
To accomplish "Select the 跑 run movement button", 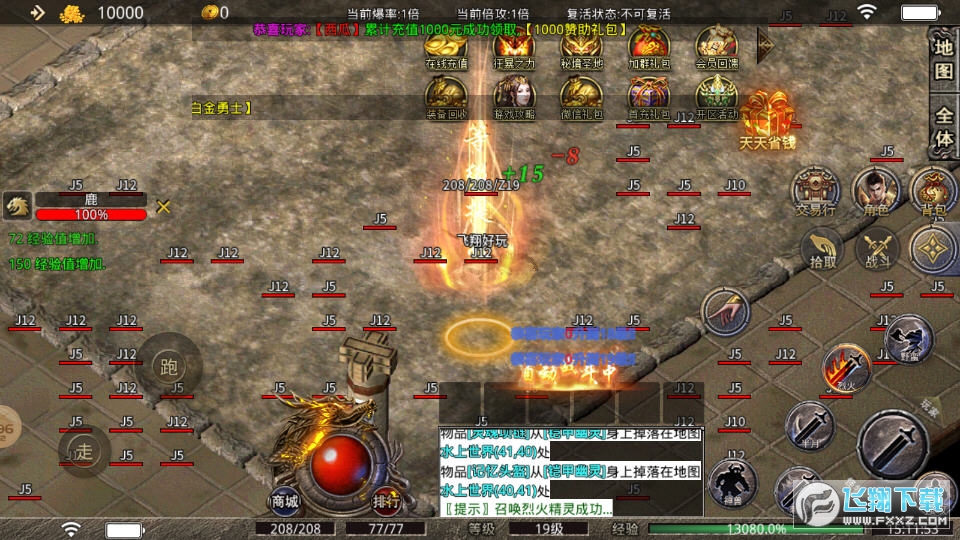I will (168, 365).
